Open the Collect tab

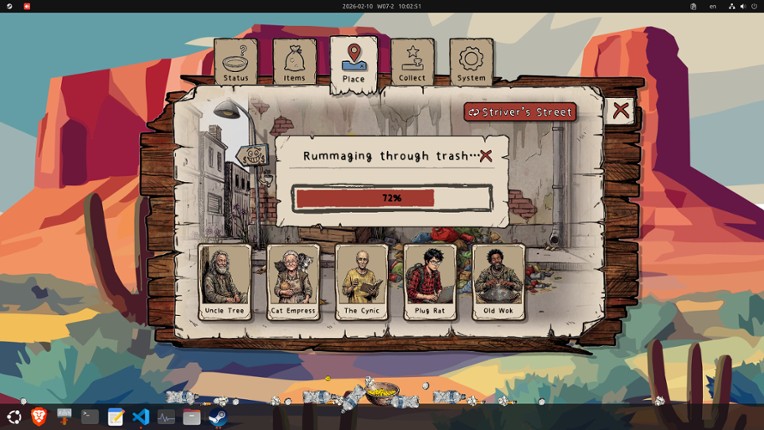click(x=412, y=62)
